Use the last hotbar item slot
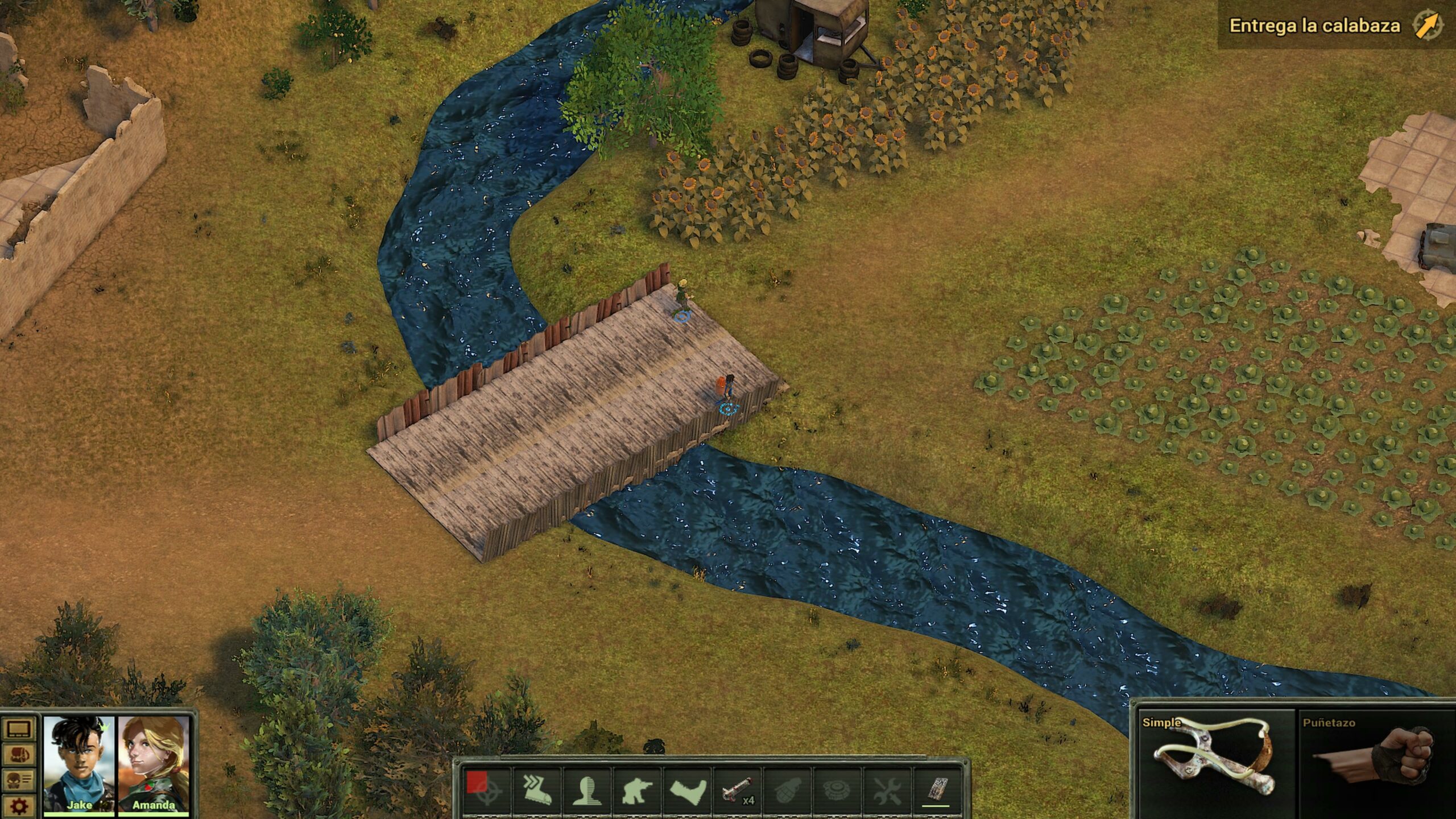This screenshot has width=1456, height=819. pyautogui.click(x=937, y=789)
